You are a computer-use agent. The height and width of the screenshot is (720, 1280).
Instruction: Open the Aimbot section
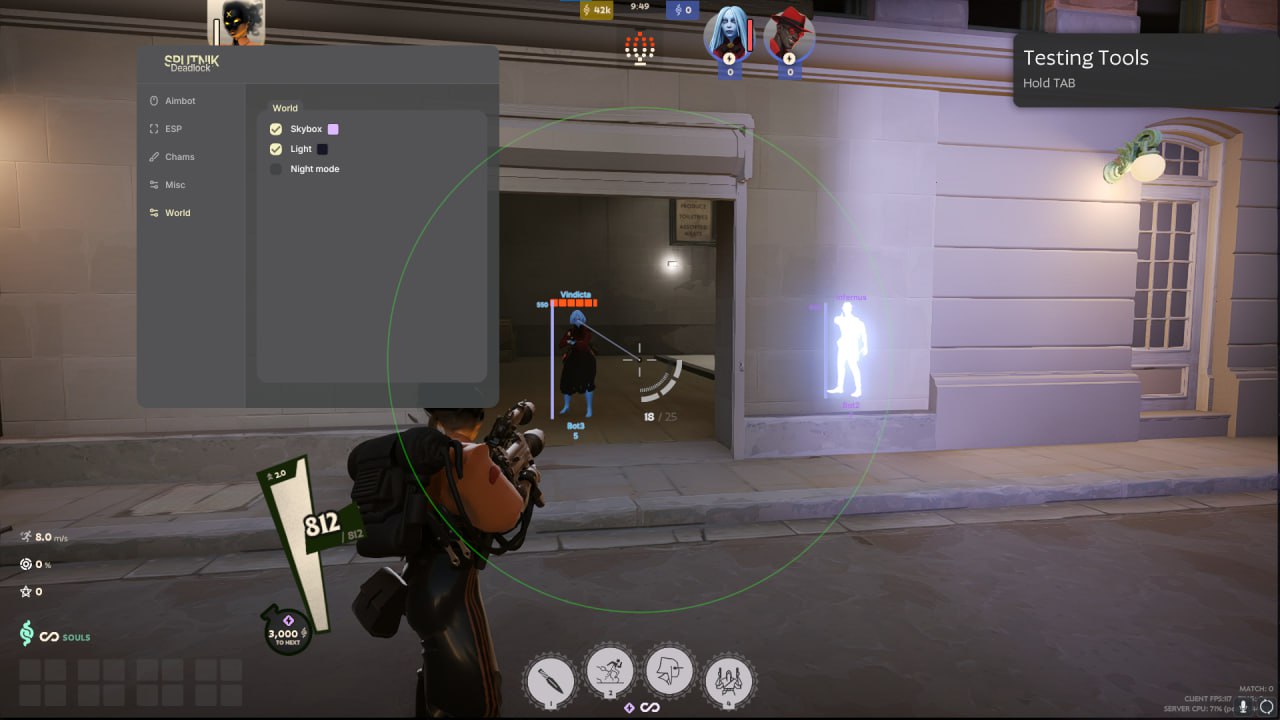(179, 101)
